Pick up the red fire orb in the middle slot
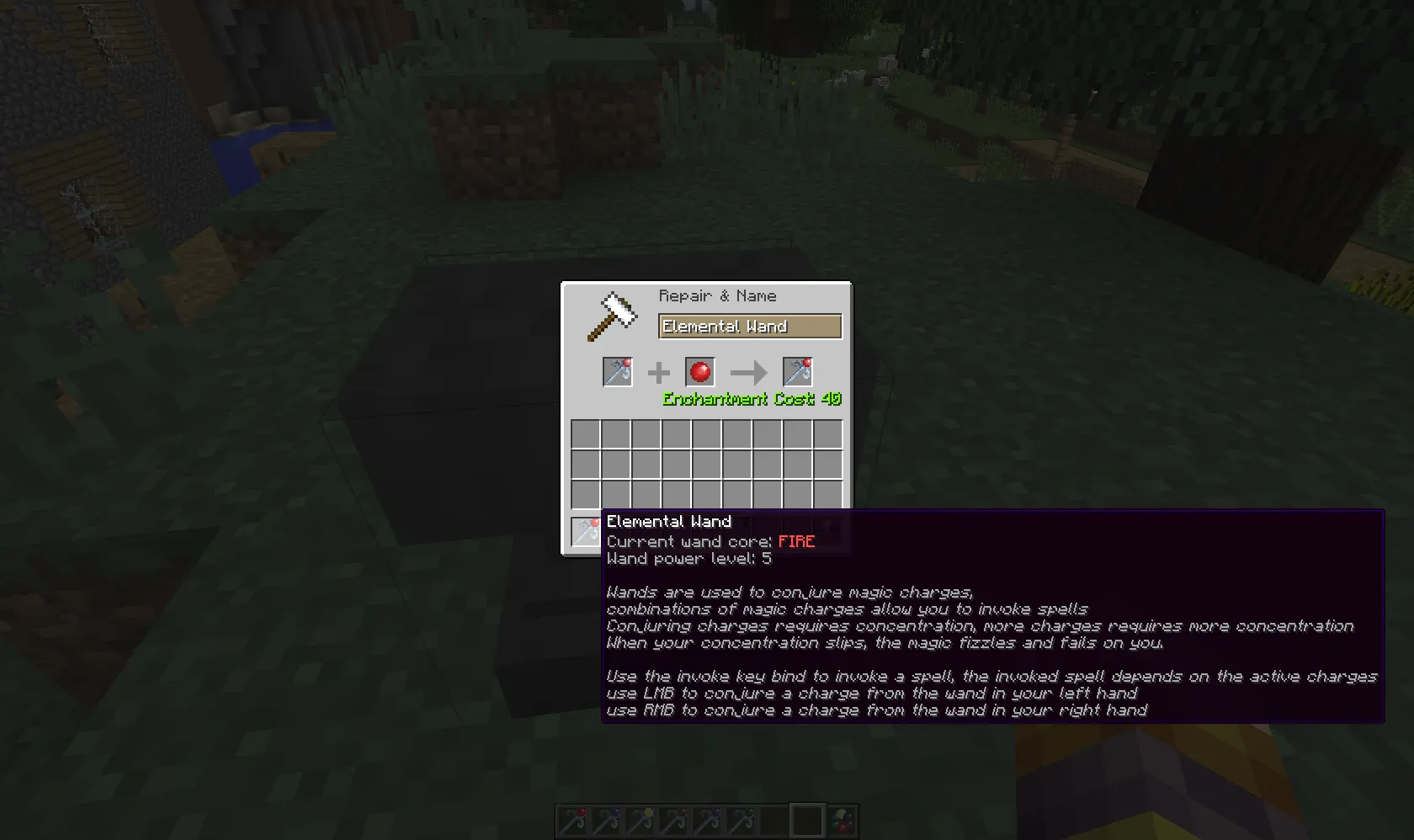 (x=699, y=371)
